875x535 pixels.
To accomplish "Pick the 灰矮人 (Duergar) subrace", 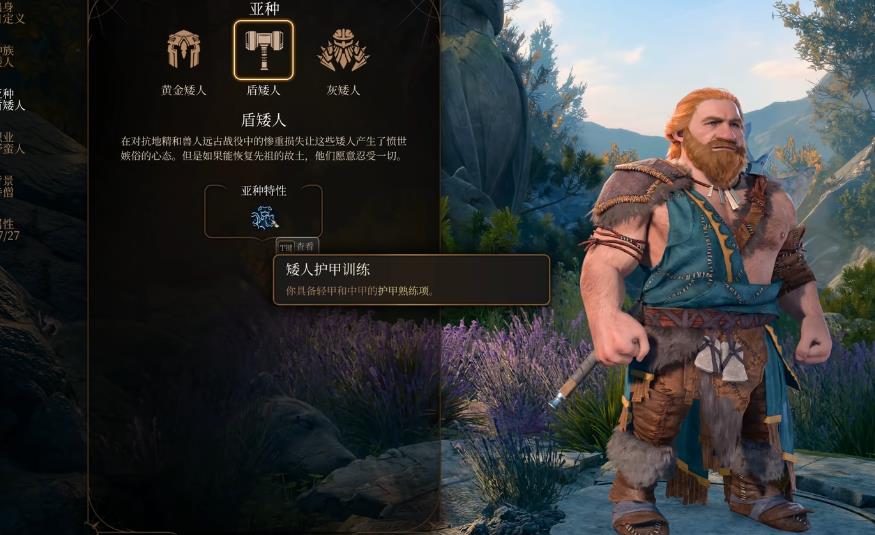I will [x=343, y=51].
